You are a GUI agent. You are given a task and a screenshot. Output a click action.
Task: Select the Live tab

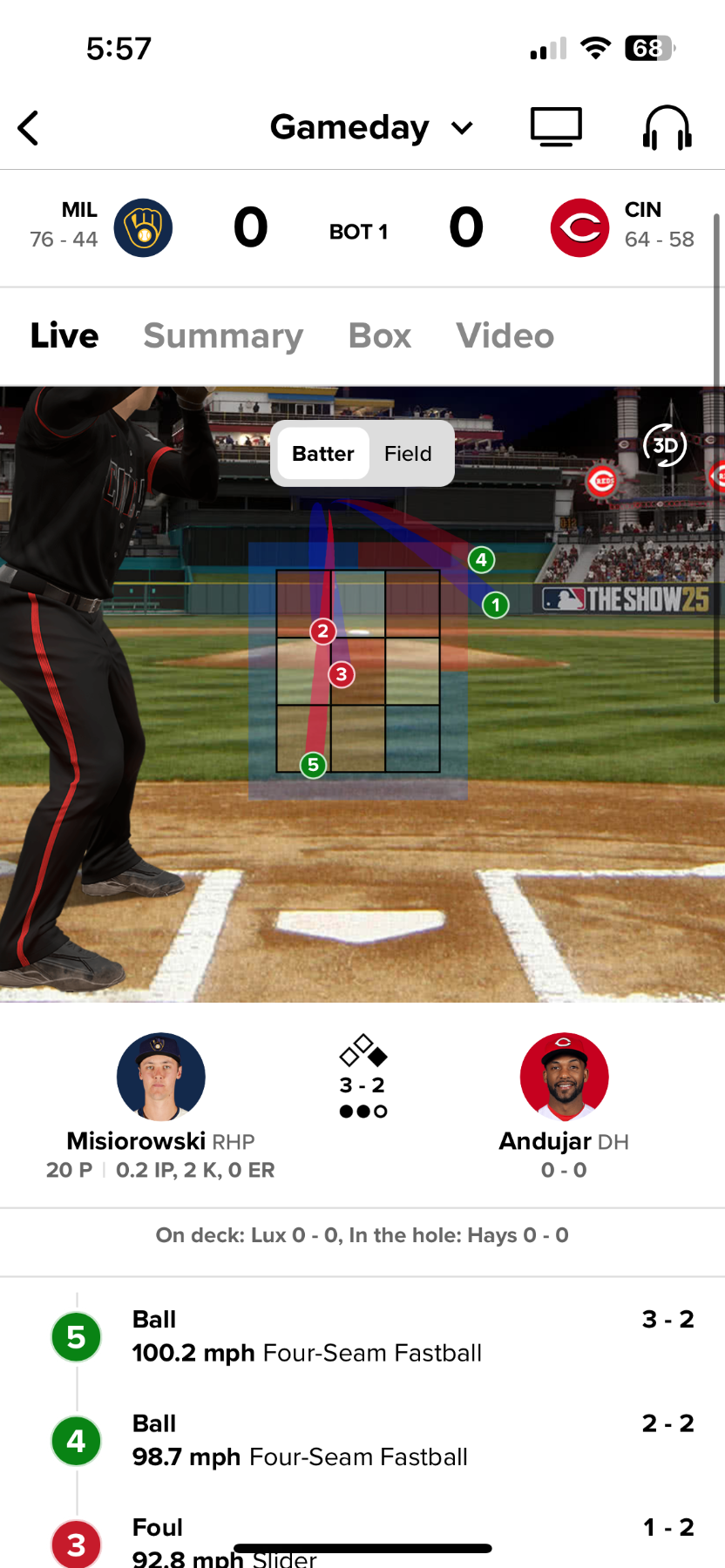click(64, 336)
